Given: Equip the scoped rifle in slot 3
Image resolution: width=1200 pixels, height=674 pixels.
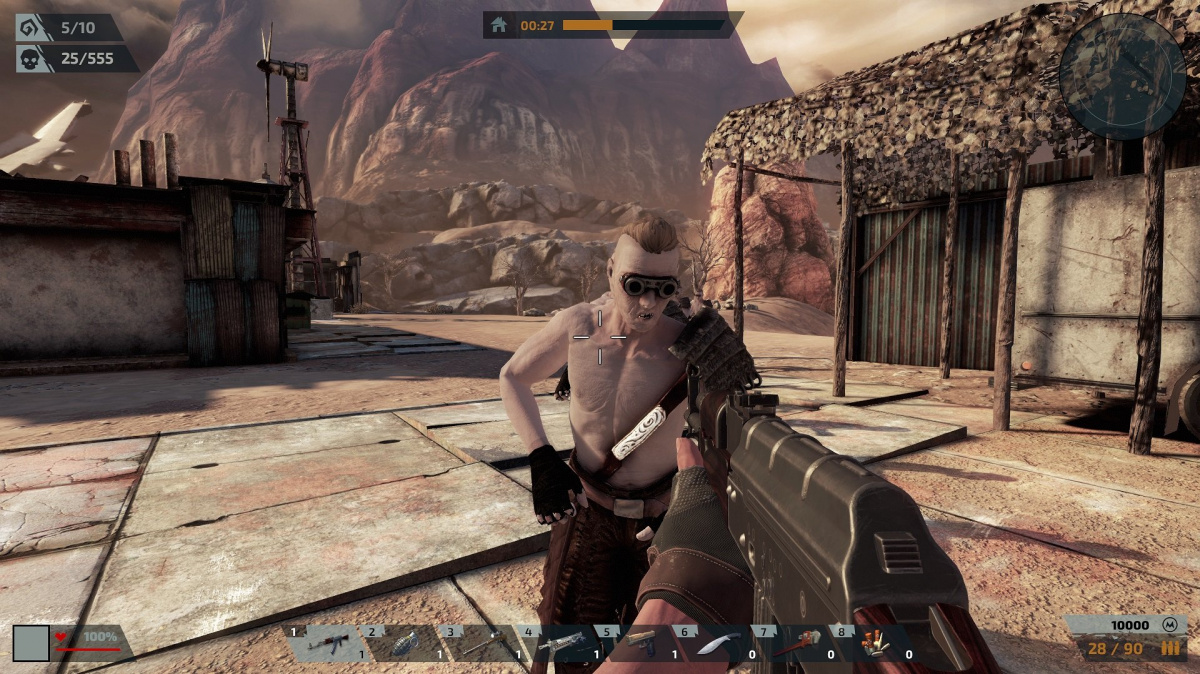Looking at the screenshot, I should point(481,643).
